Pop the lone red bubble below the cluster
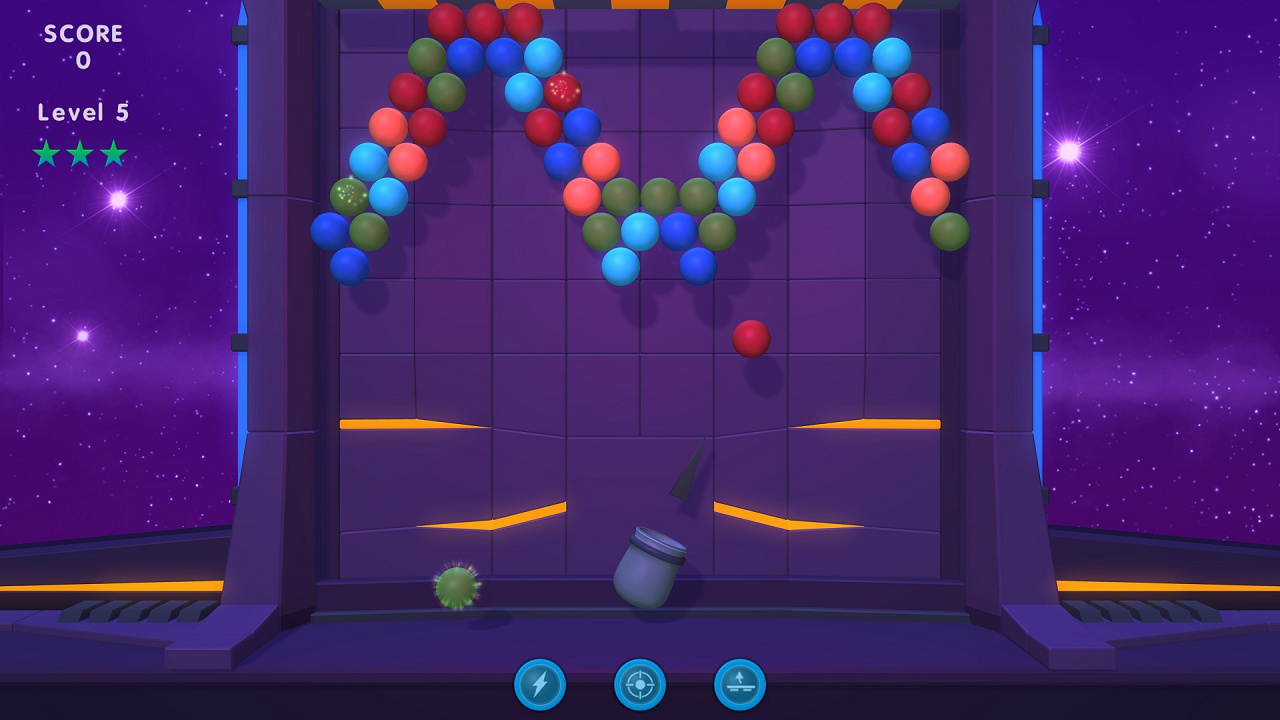 [752, 339]
